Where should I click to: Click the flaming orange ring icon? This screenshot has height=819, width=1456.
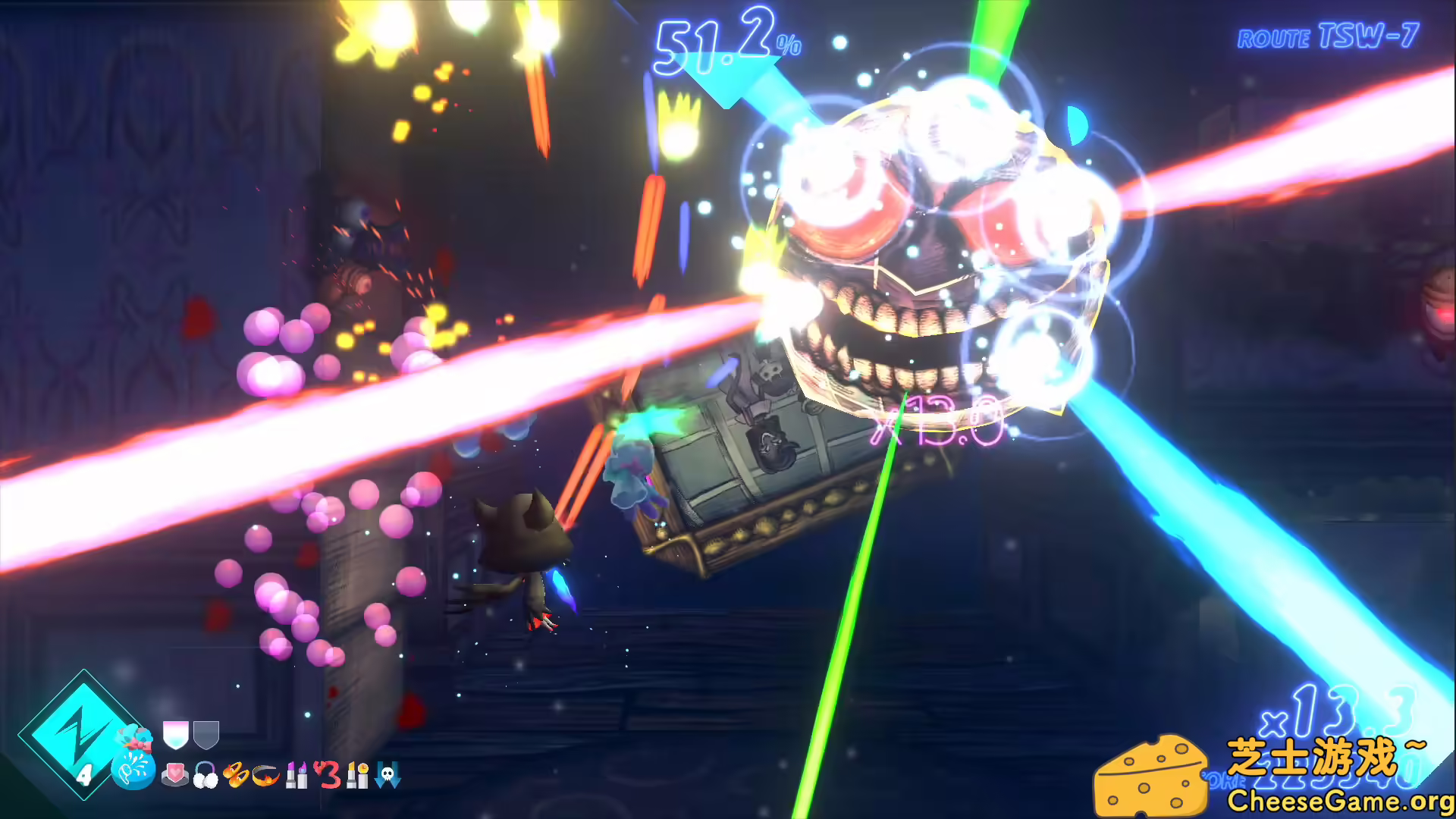pyautogui.click(x=266, y=775)
